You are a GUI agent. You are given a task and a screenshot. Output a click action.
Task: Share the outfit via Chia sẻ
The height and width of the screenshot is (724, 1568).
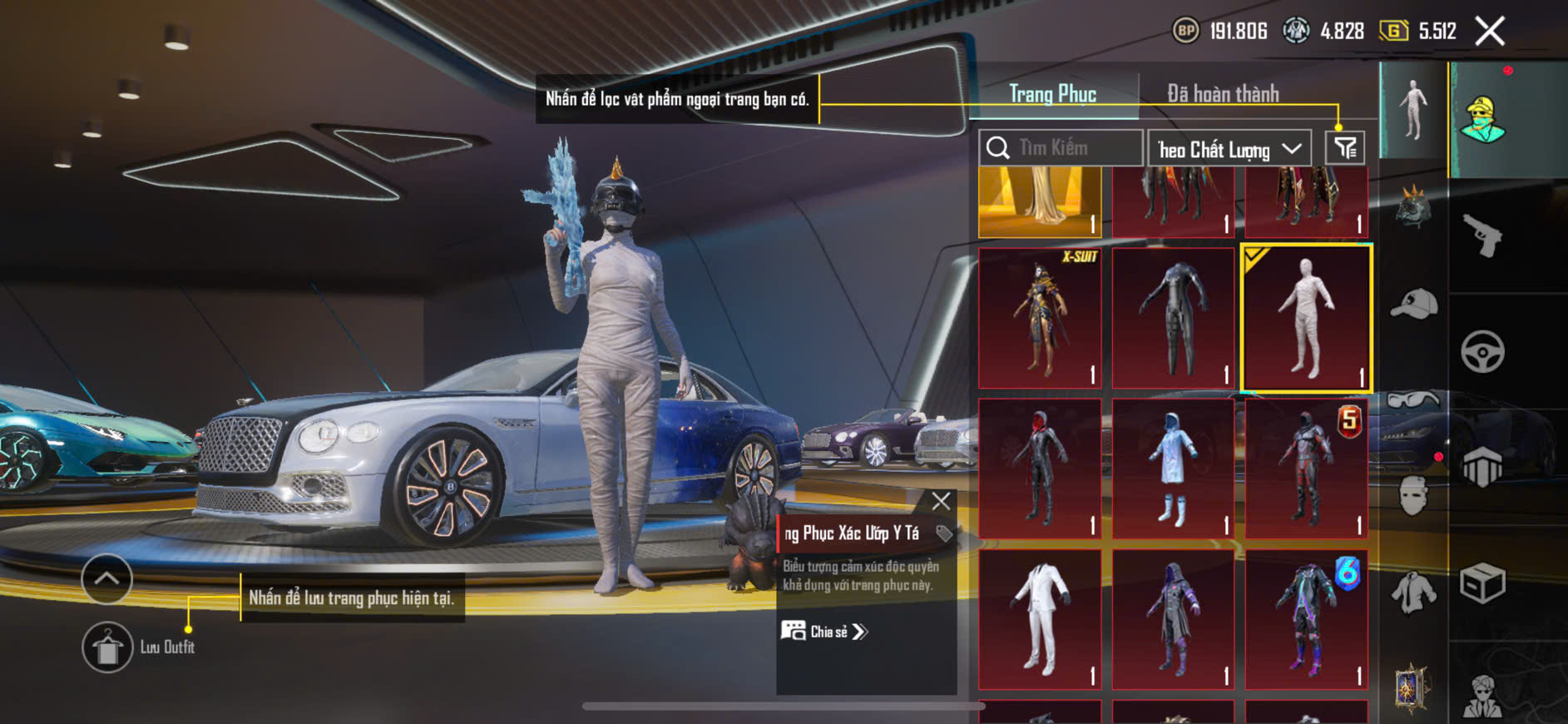pos(824,632)
